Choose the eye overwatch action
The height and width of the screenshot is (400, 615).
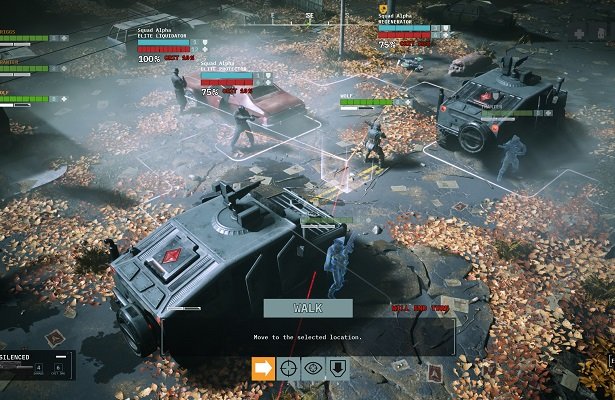[313, 368]
